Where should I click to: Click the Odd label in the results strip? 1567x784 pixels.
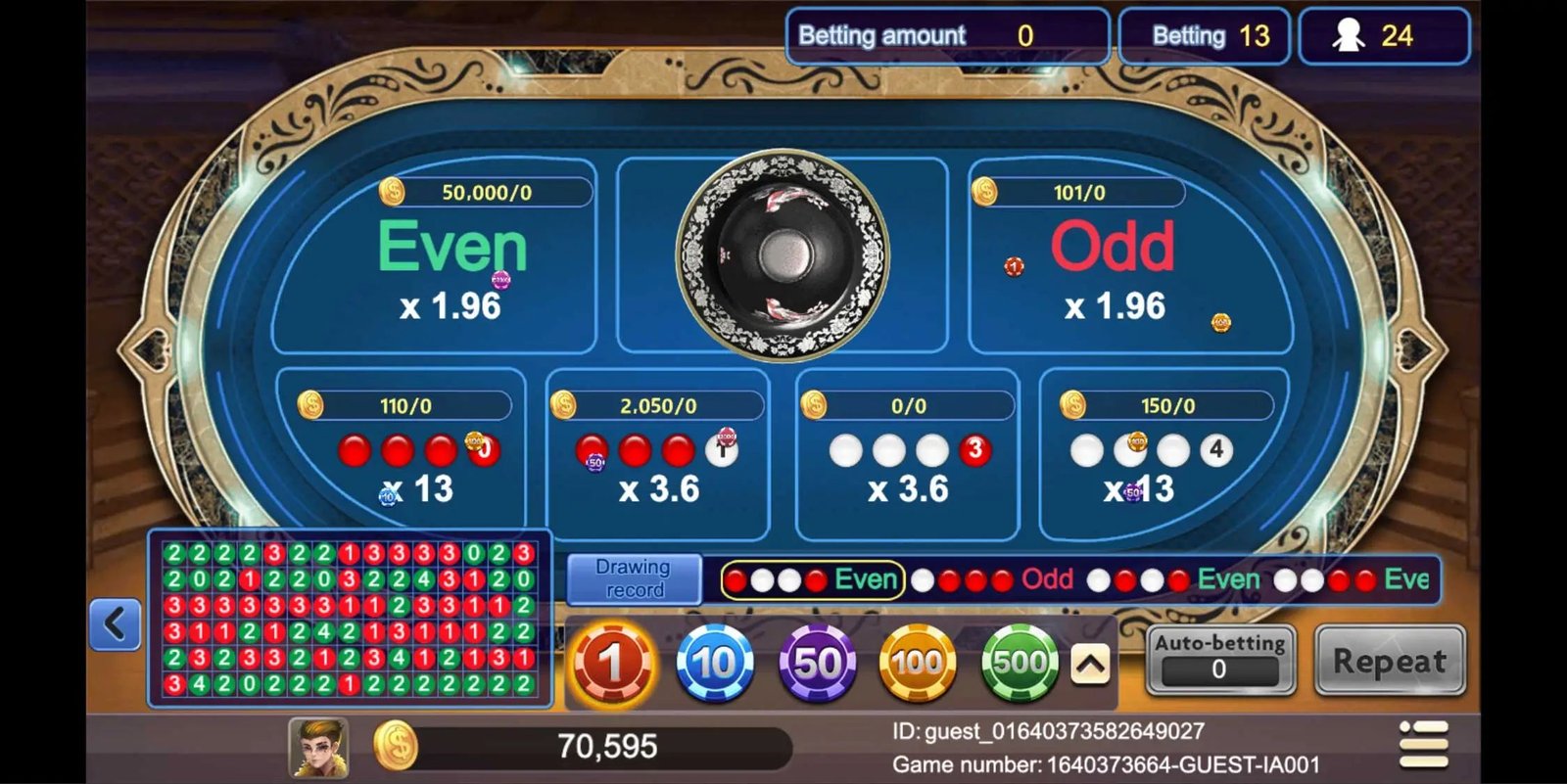coord(1045,579)
